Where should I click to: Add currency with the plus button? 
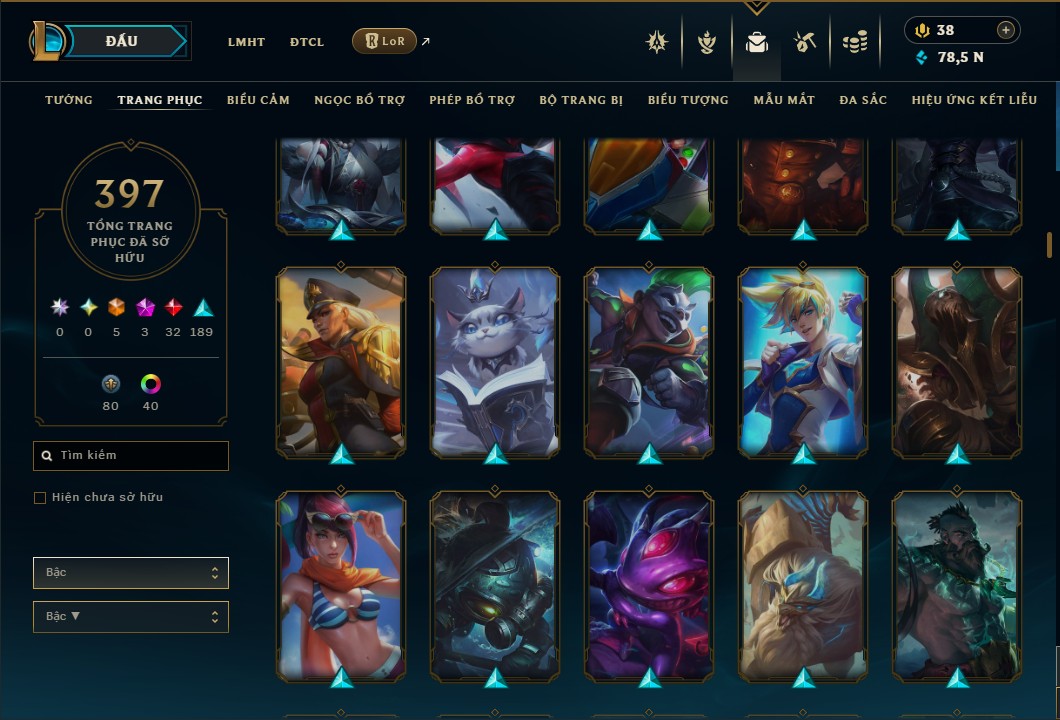pyautogui.click(x=1005, y=30)
